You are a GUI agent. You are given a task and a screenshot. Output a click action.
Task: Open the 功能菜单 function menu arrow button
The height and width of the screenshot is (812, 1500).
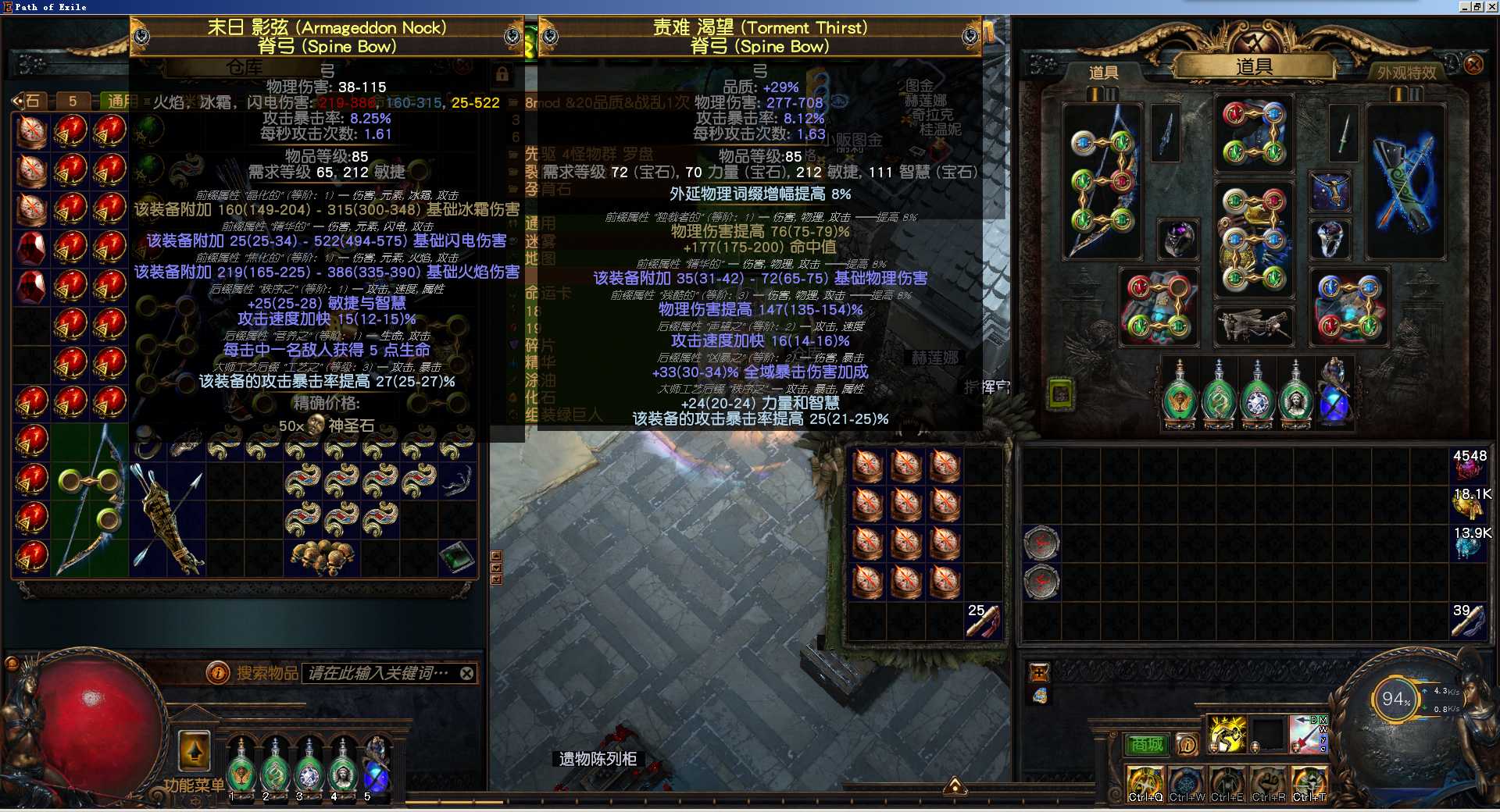coord(195,751)
